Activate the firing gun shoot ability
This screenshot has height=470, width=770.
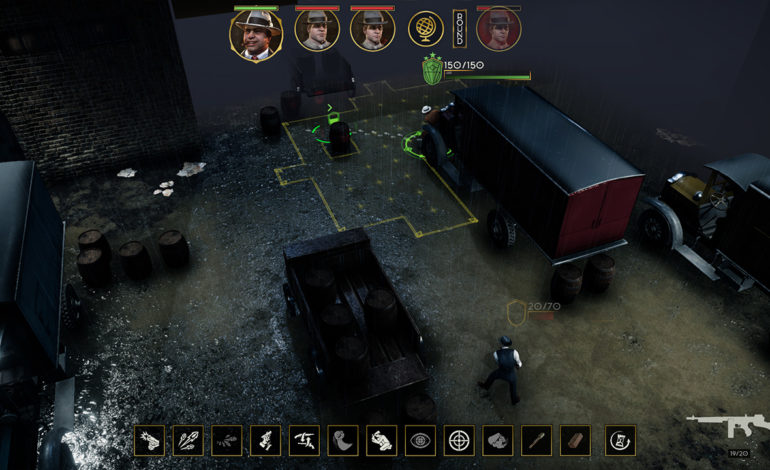click(150, 440)
